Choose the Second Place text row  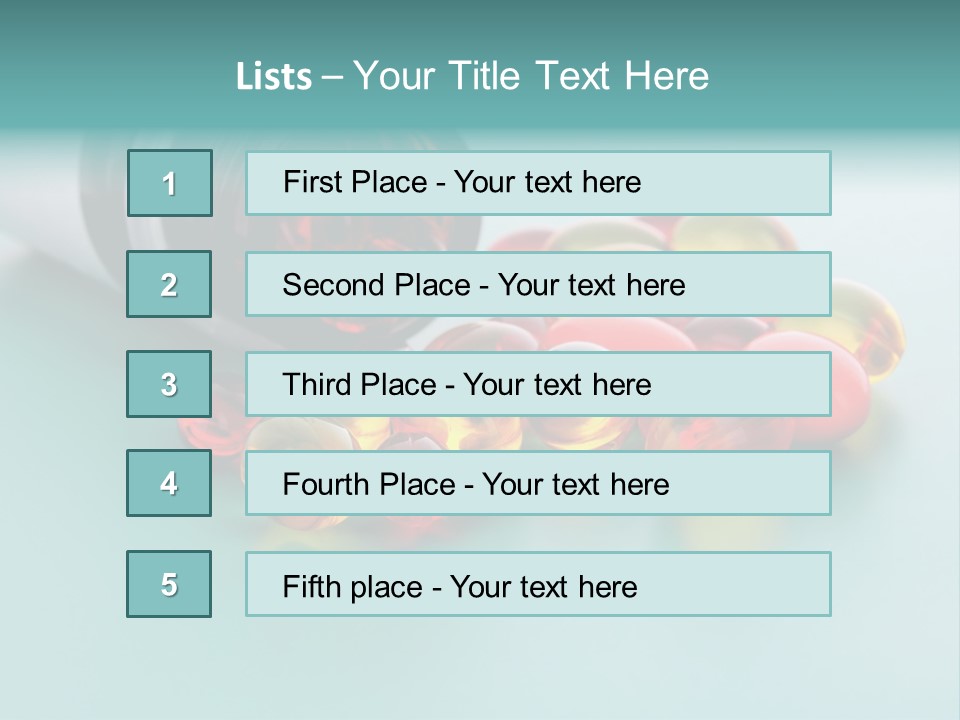(x=538, y=284)
